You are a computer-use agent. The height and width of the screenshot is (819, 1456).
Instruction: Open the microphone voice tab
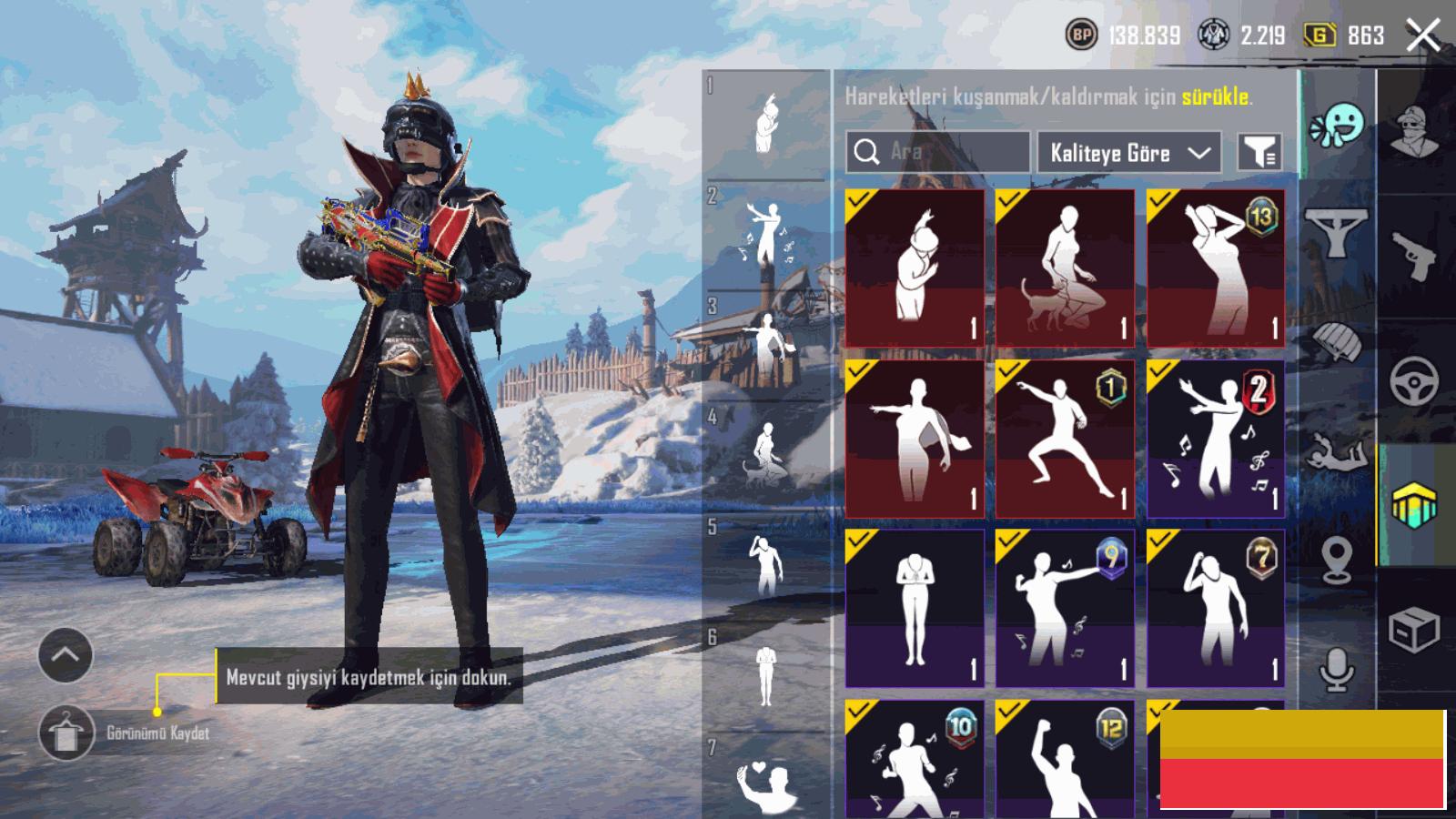click(x=1336, y=671)
